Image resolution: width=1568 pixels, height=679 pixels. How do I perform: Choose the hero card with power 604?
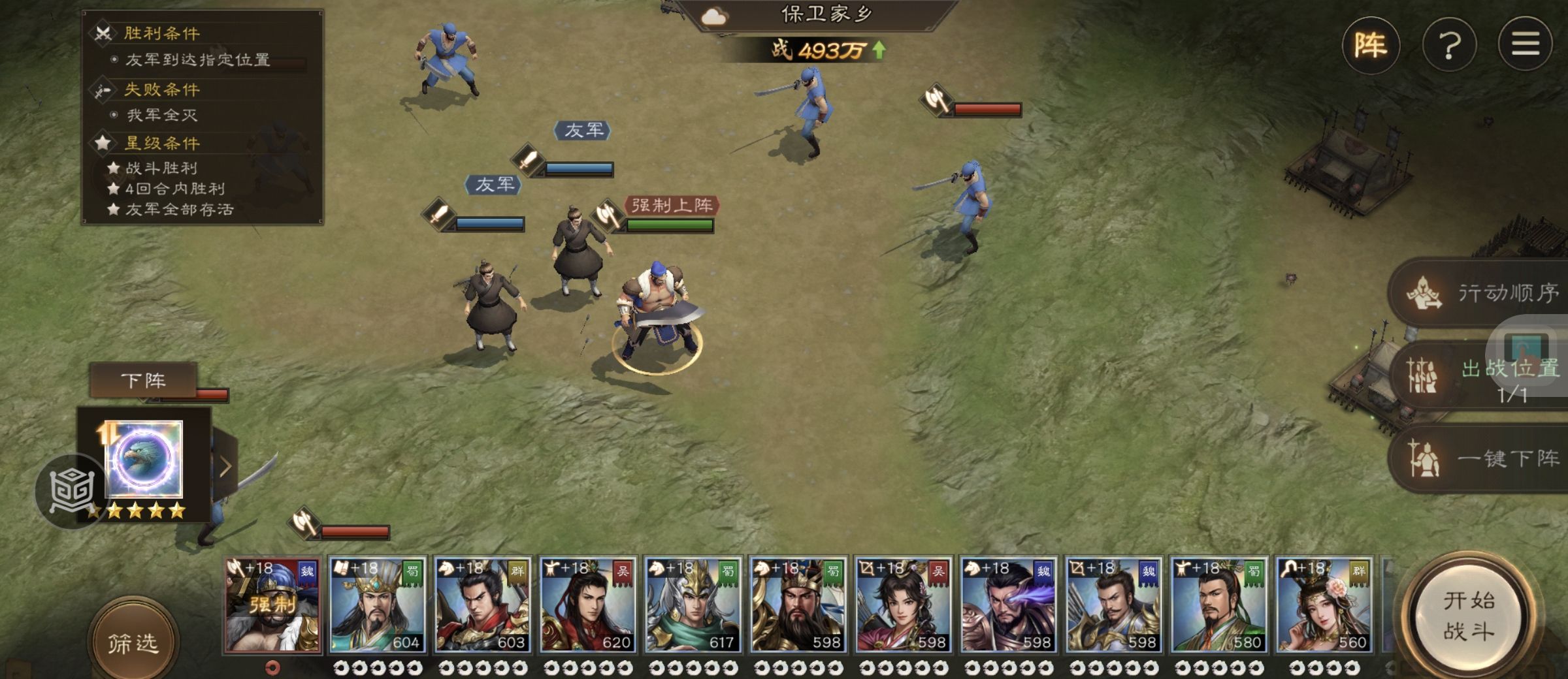click(377, 605)
